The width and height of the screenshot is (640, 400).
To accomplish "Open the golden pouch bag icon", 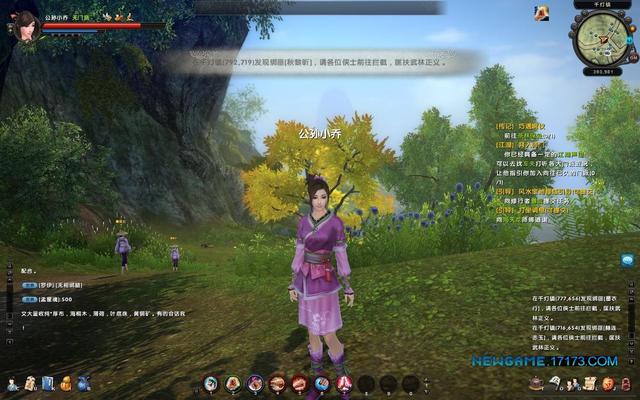I will tap(66, 383).
